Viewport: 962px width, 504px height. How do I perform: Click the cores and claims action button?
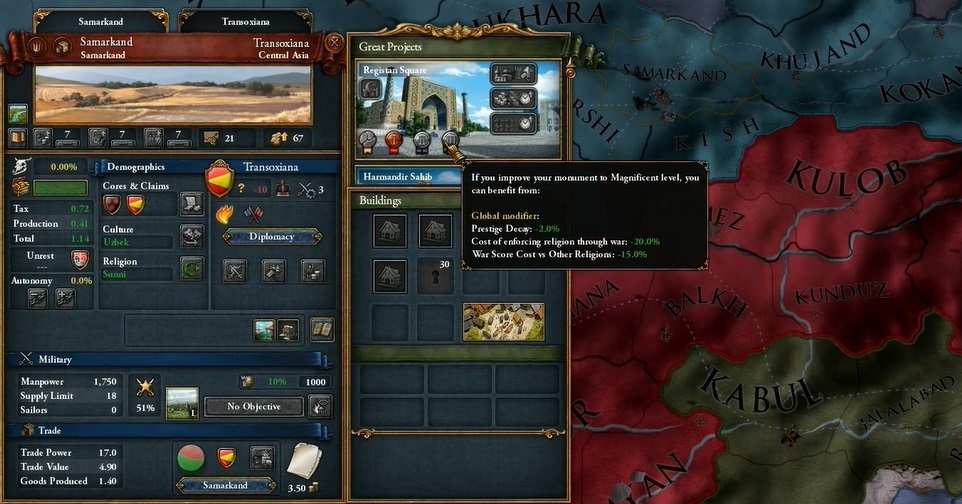[191, 203]
